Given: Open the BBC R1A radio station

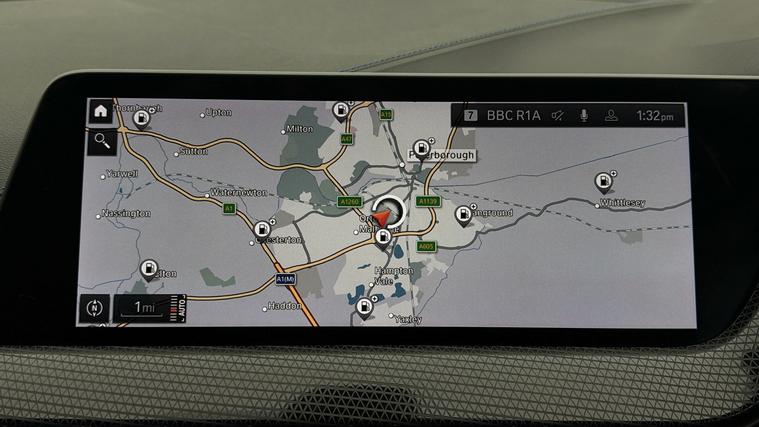Looking at the screenshot, I should point(513,116).
